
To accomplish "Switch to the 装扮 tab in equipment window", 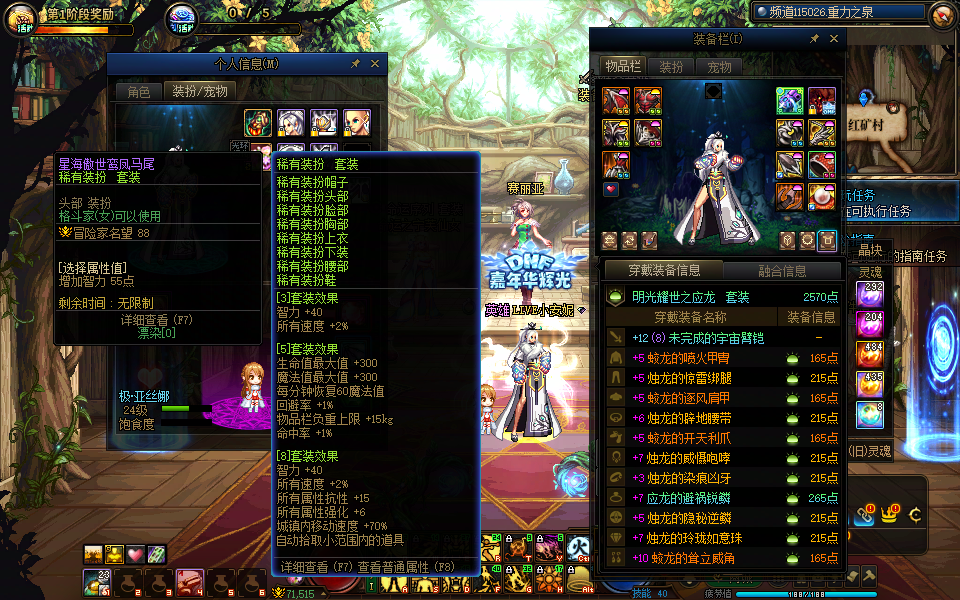I will 671,67.
